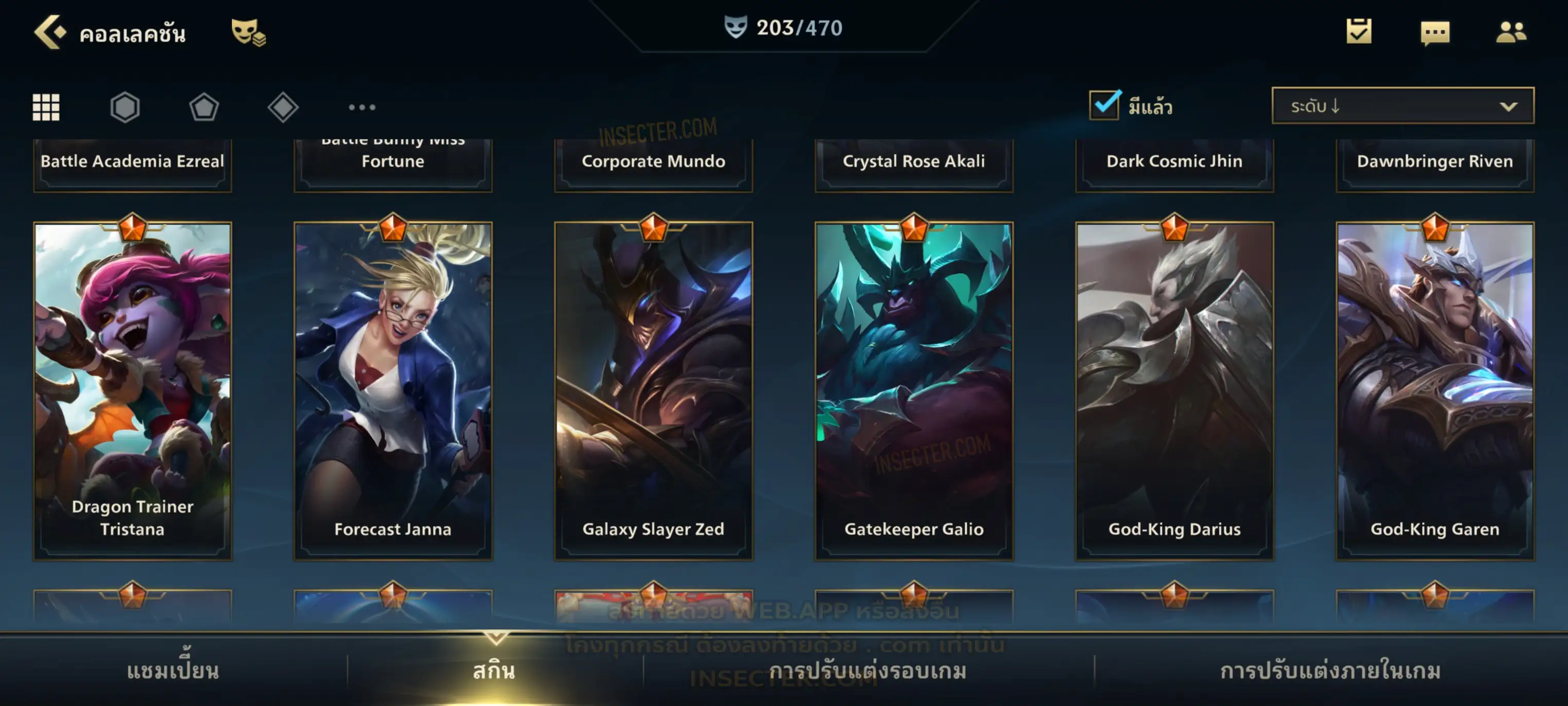Screen dimensions: 1568x706
Task: Open the ระดับ sort dropdown
Action: (1403, 106)
